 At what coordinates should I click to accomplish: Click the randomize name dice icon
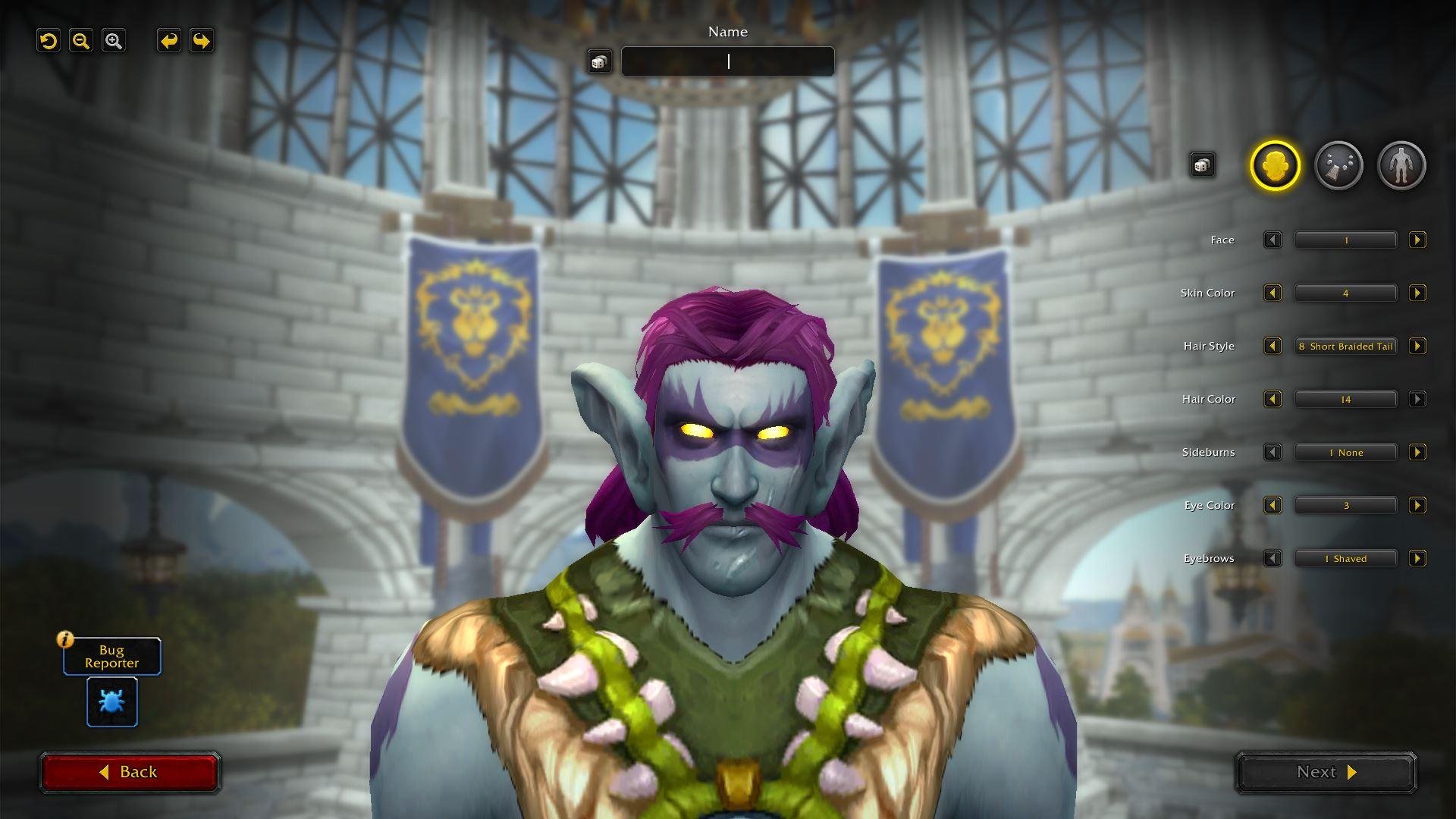point(600,61)
